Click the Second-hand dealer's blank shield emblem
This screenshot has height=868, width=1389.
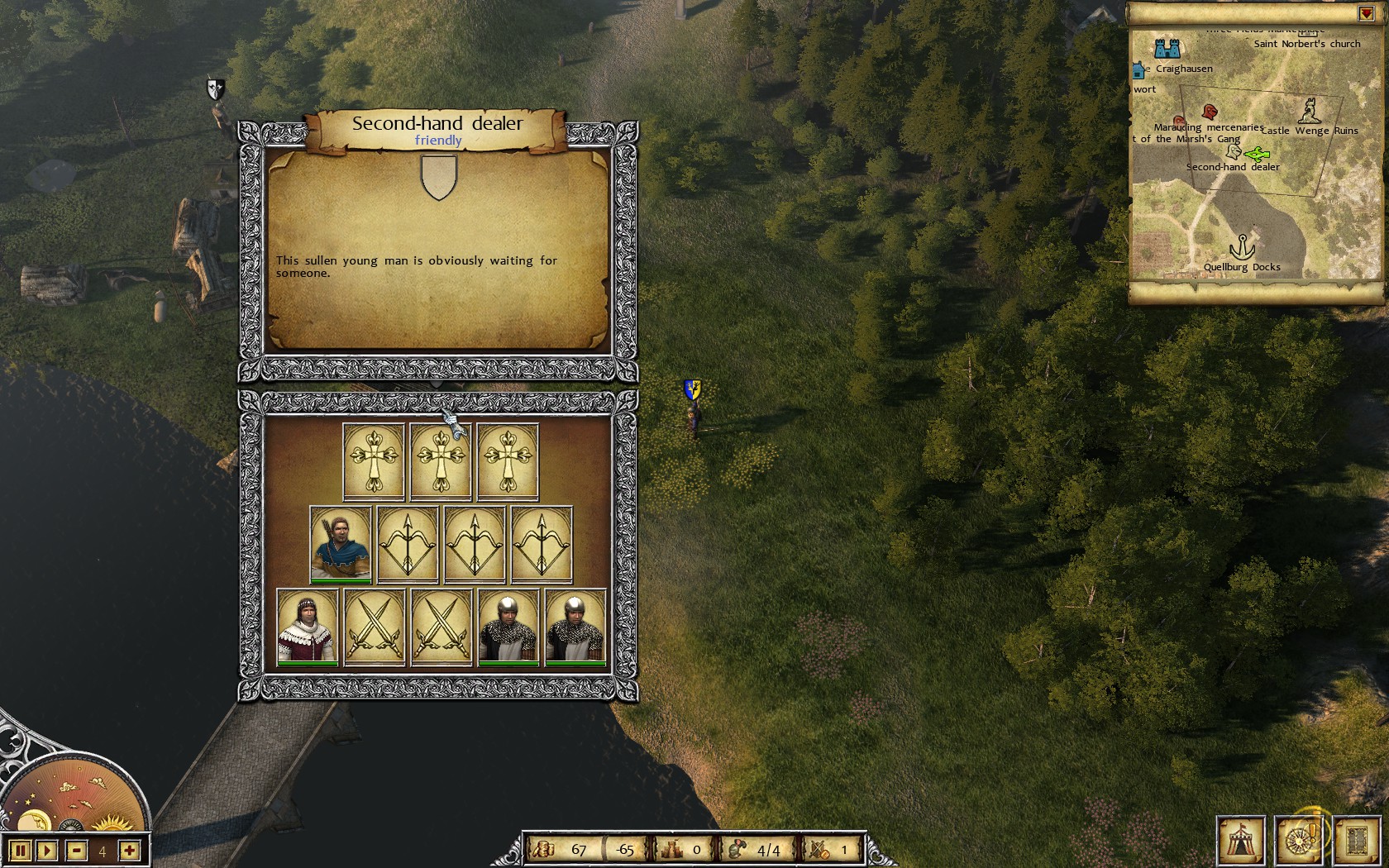(439, 178)
